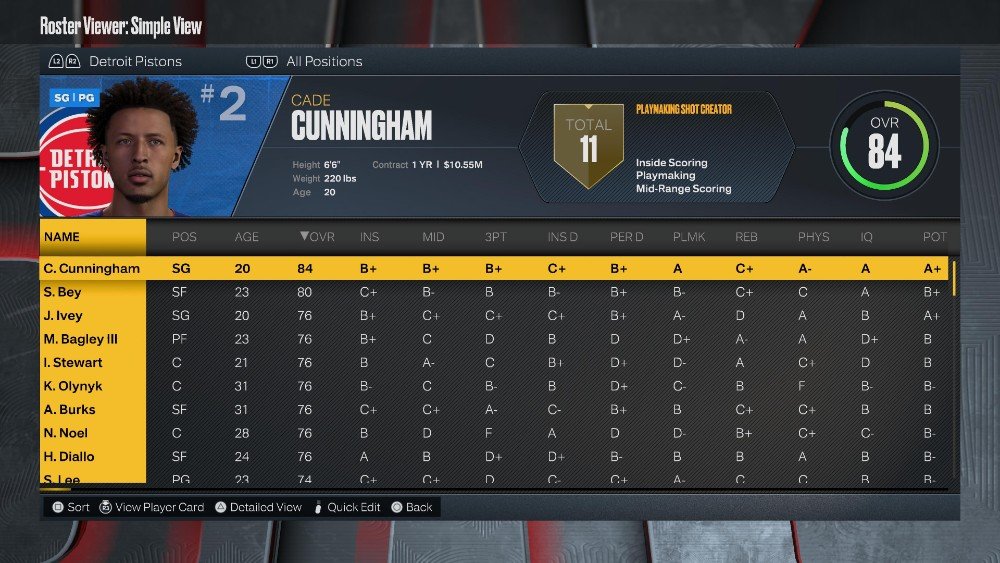Change the All Positions filter
This screenshot has width=1000, height=563.
(x=323, y=62)
